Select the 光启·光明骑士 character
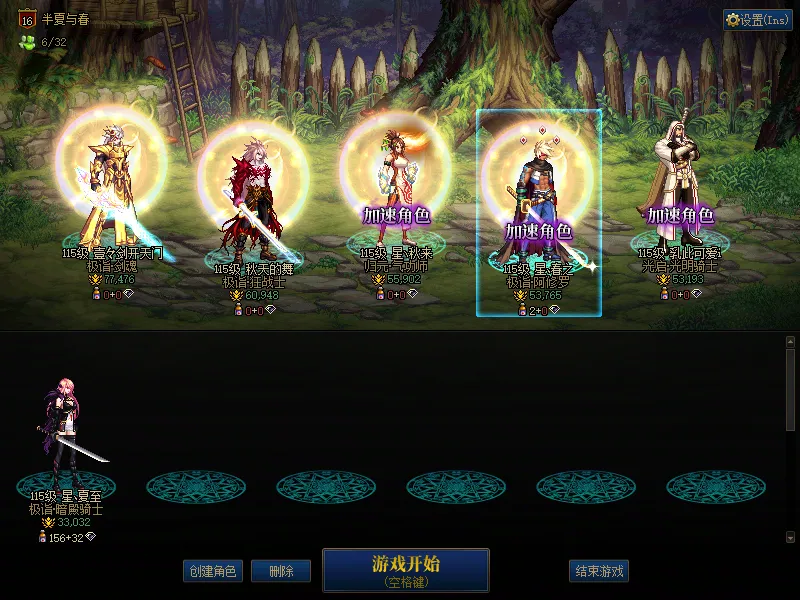The width and height of the screenshot is (800, 600). pyautogui.click(x=680, y=190)
